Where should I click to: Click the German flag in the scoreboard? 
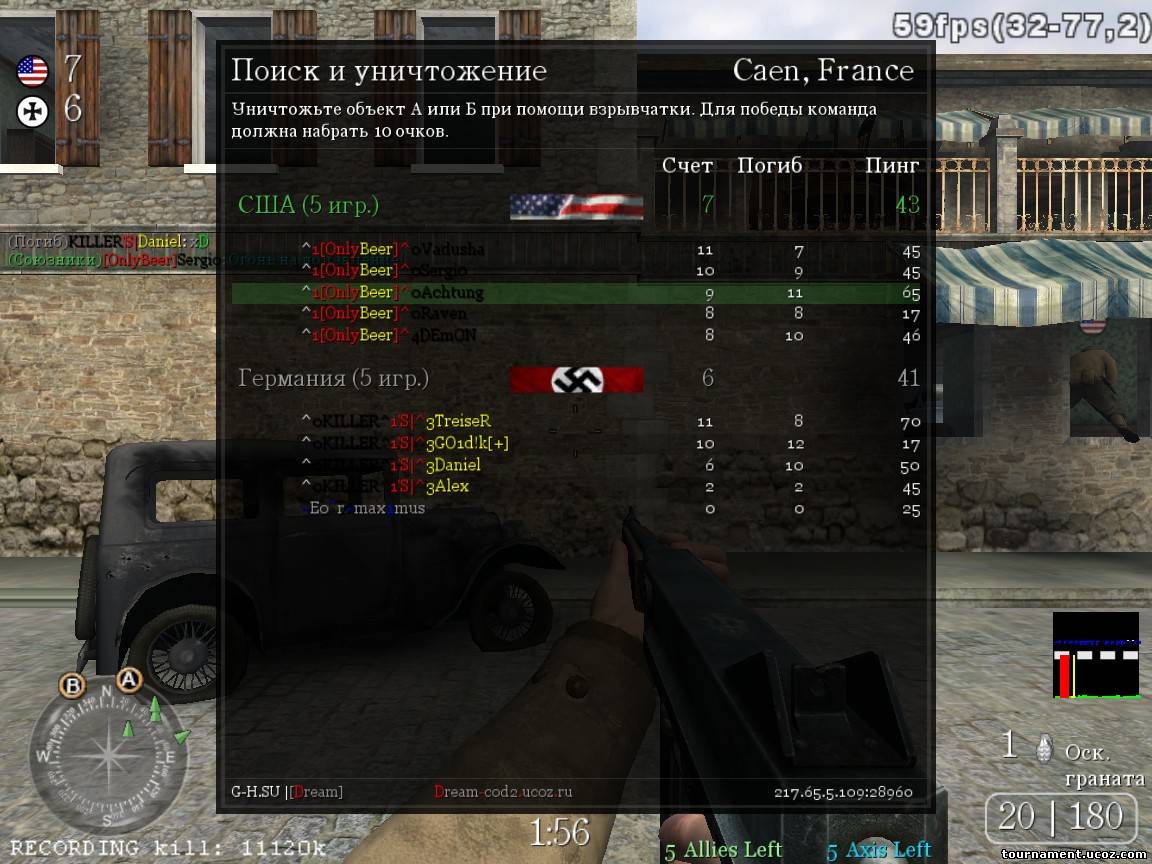pos(576,380)
